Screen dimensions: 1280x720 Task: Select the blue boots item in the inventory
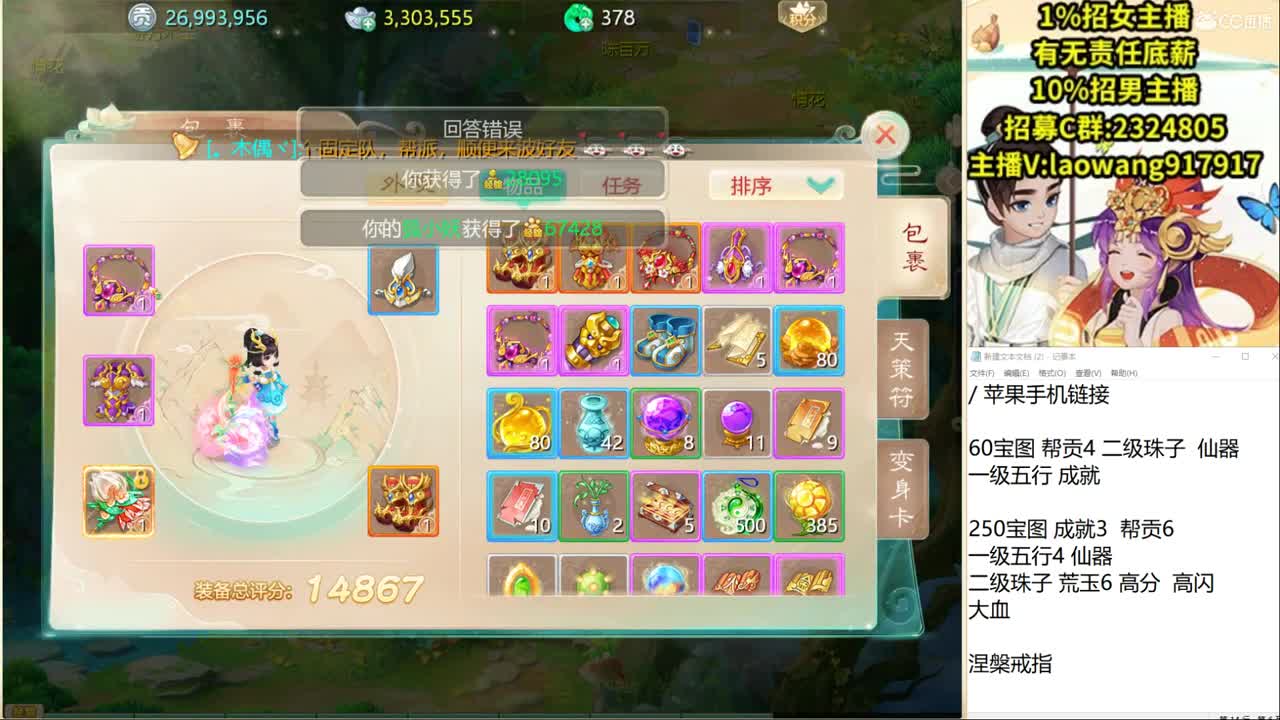(665, 342)
